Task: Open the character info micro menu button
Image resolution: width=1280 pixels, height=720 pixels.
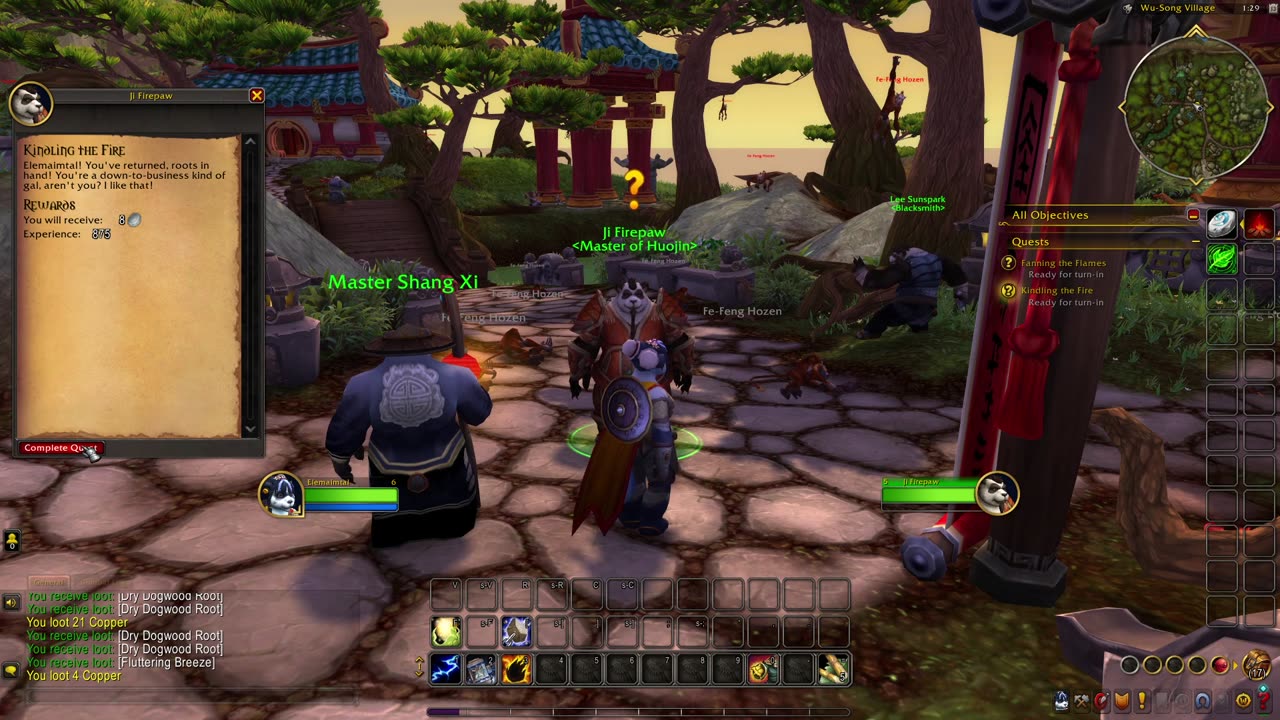Action: [1062, 702]
